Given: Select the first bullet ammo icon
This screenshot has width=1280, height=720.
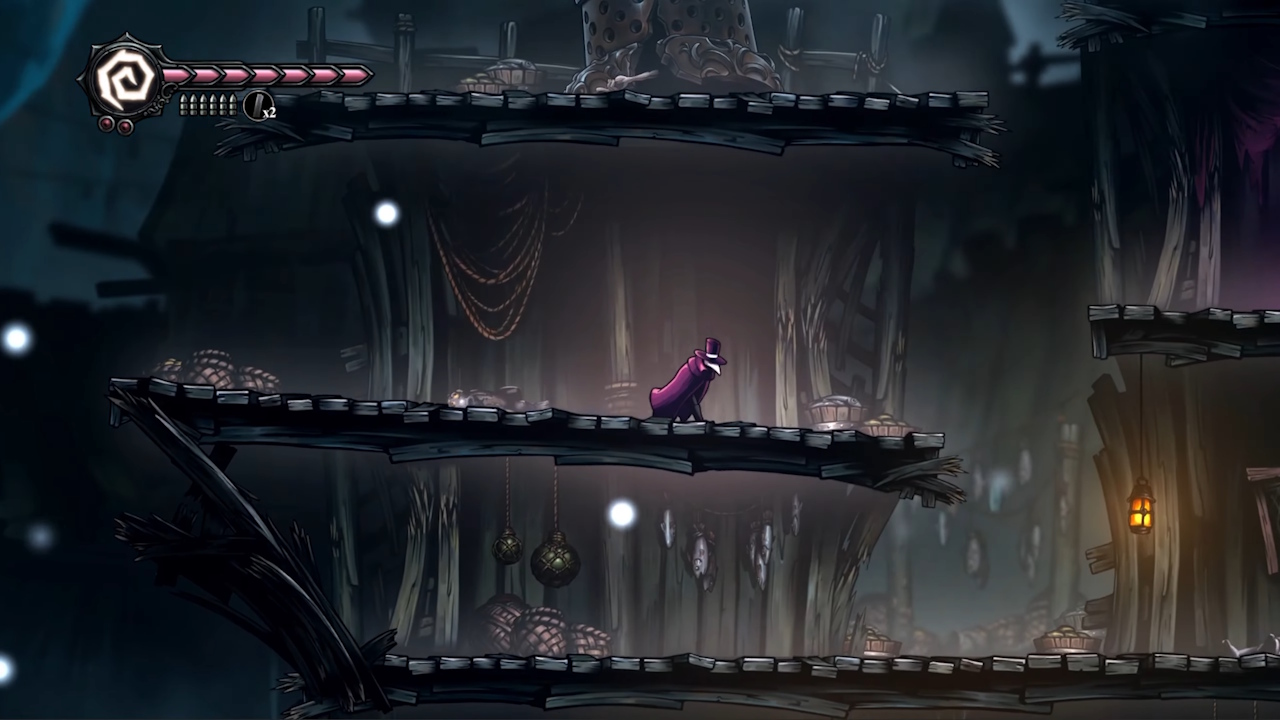Looking at the screenshot, I should (184, 103).
